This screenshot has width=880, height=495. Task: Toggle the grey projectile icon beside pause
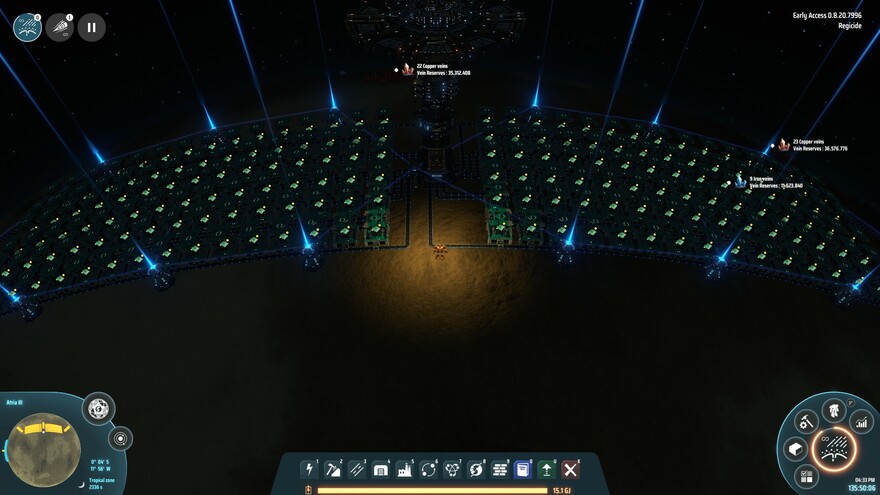click(59, 27)
